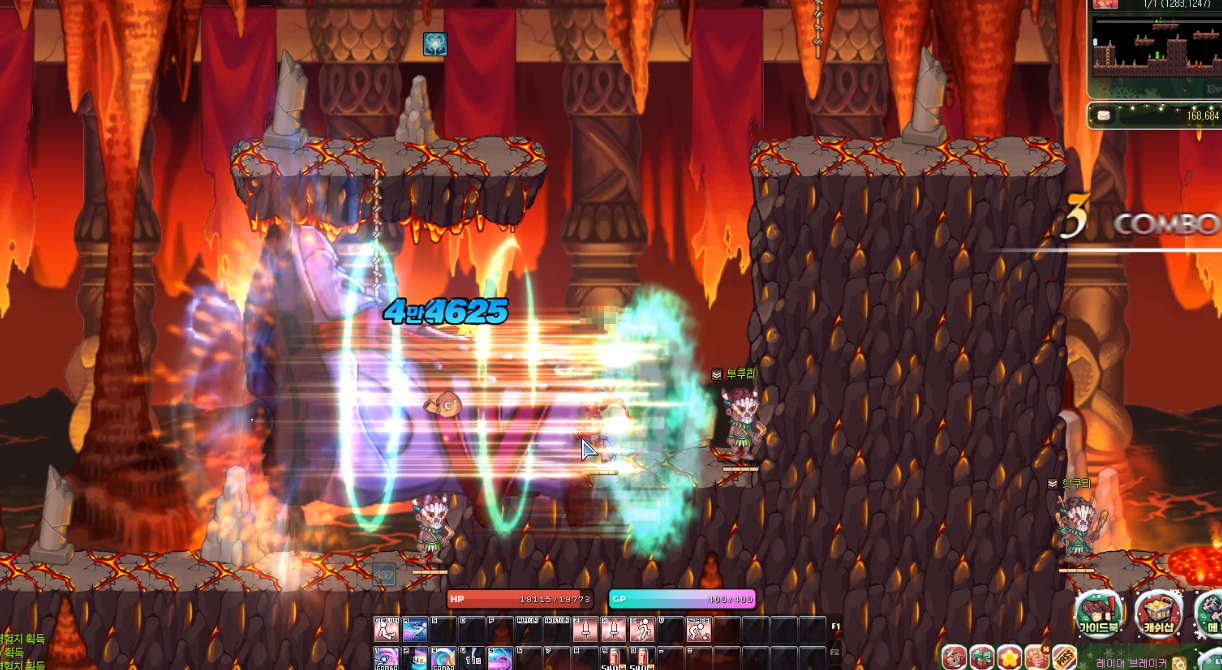This screenshot has height=670, width=1222.
Task: Open the mail envelope icon
Action: 1104,116
